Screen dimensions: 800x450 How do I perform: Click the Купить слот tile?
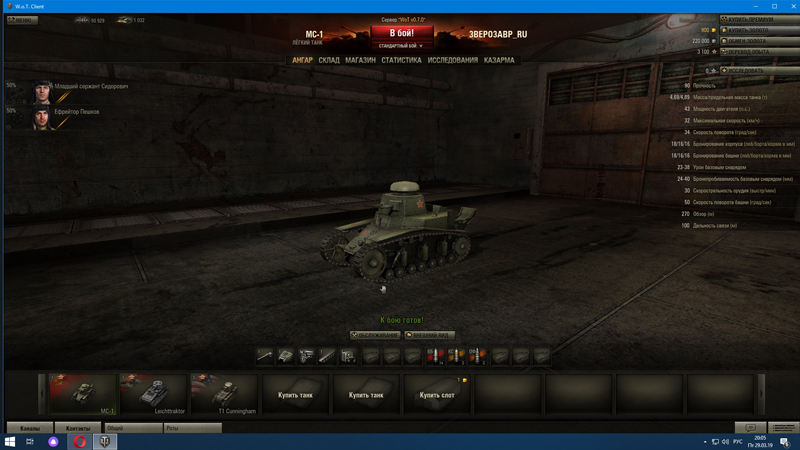[x=437, y=394]
